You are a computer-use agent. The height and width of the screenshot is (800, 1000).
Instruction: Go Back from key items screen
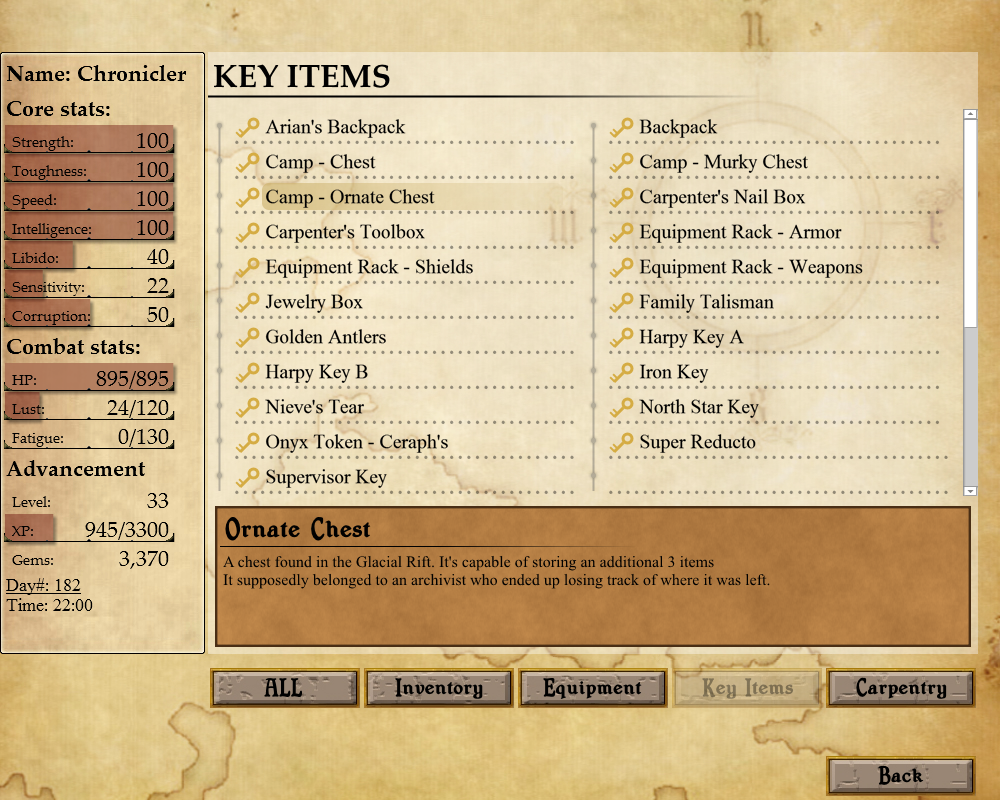[901, 775]
